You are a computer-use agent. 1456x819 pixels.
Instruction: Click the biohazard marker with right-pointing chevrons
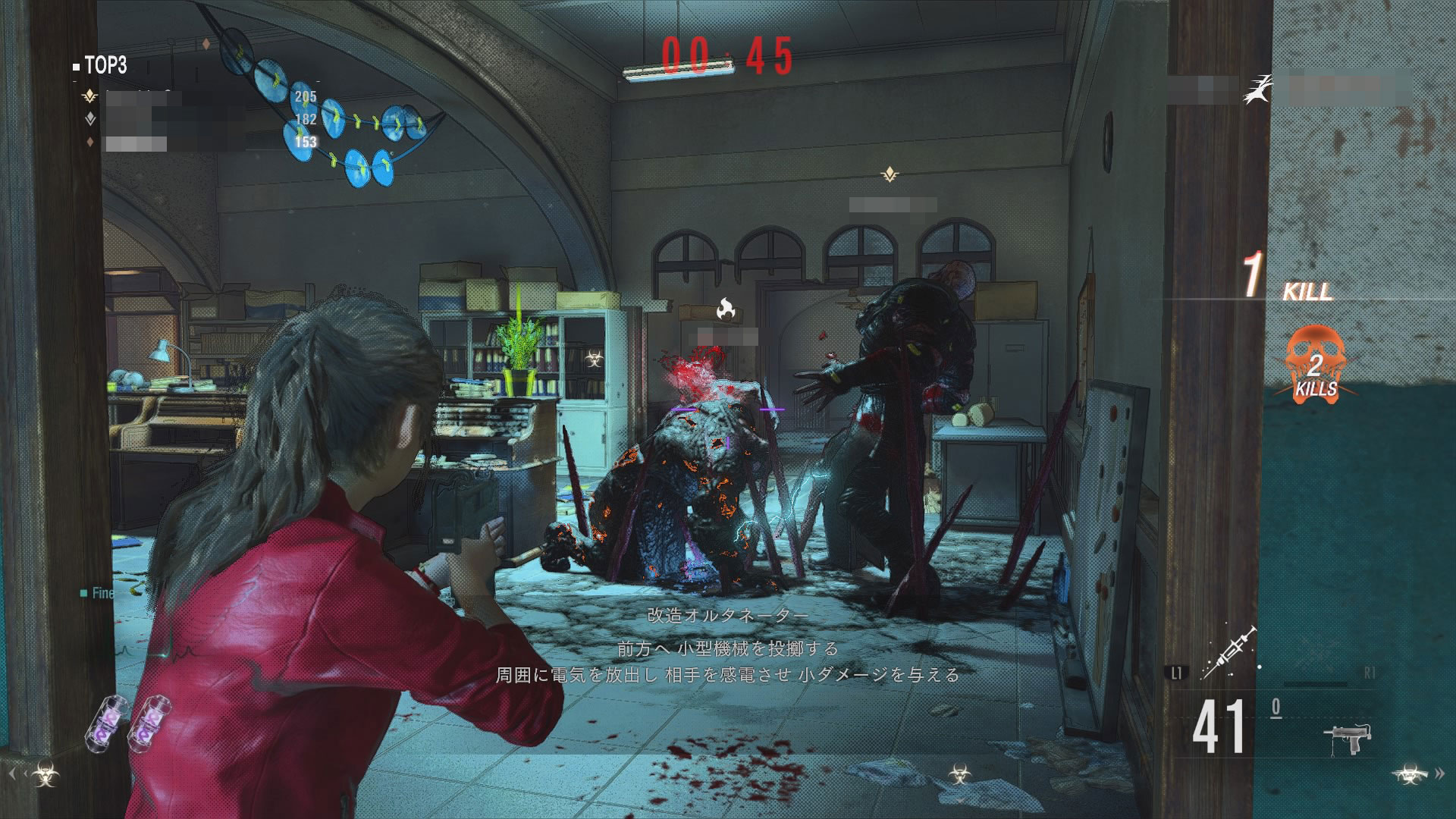[1409, 773]
